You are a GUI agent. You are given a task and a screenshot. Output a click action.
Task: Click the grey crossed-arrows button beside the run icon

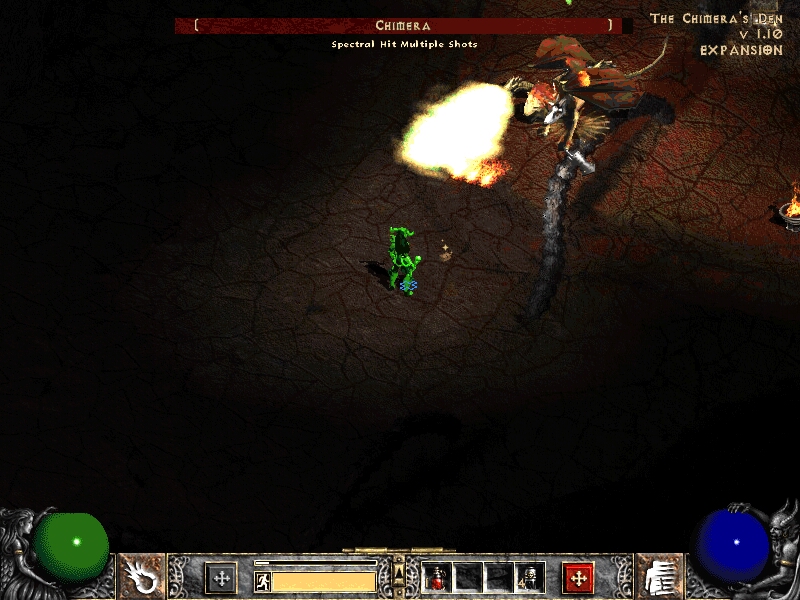coord(221,578)
